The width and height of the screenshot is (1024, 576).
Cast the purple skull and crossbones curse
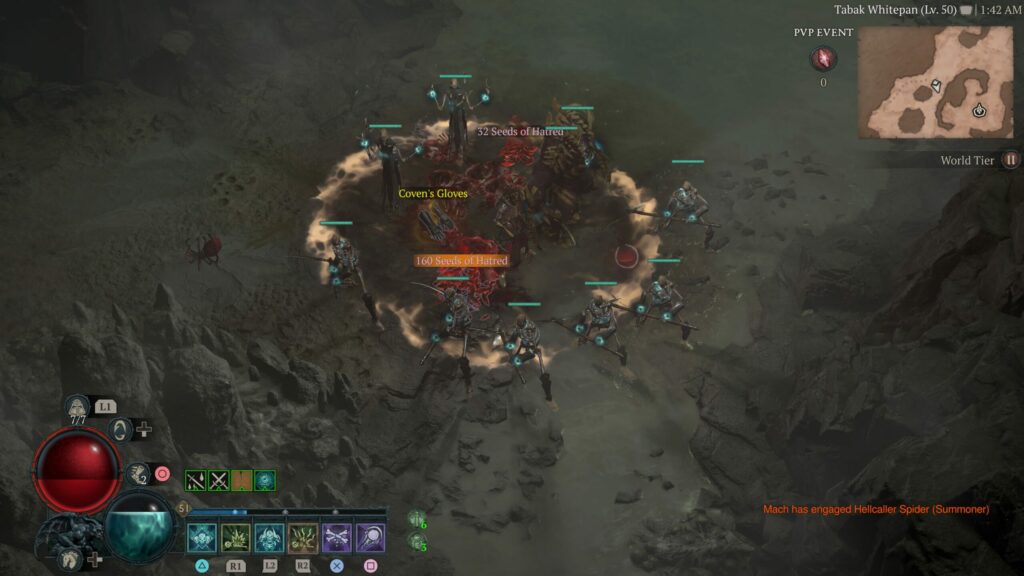pos(337,538)
